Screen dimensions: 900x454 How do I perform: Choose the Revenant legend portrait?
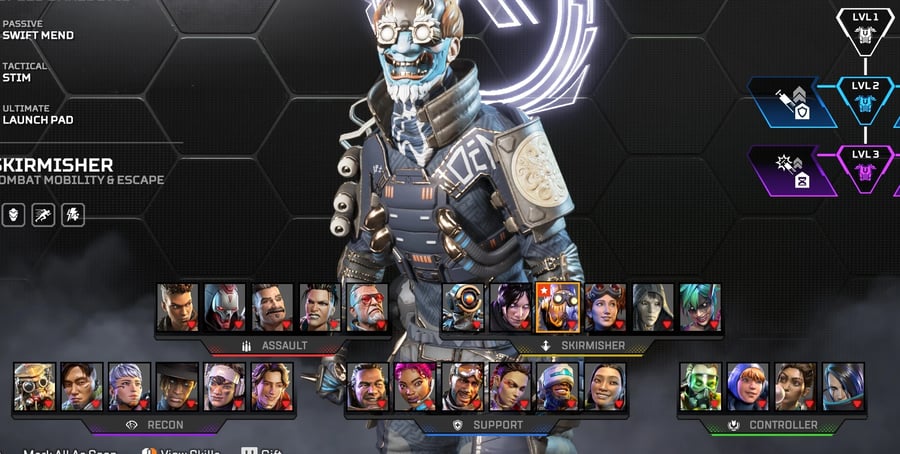224,307
